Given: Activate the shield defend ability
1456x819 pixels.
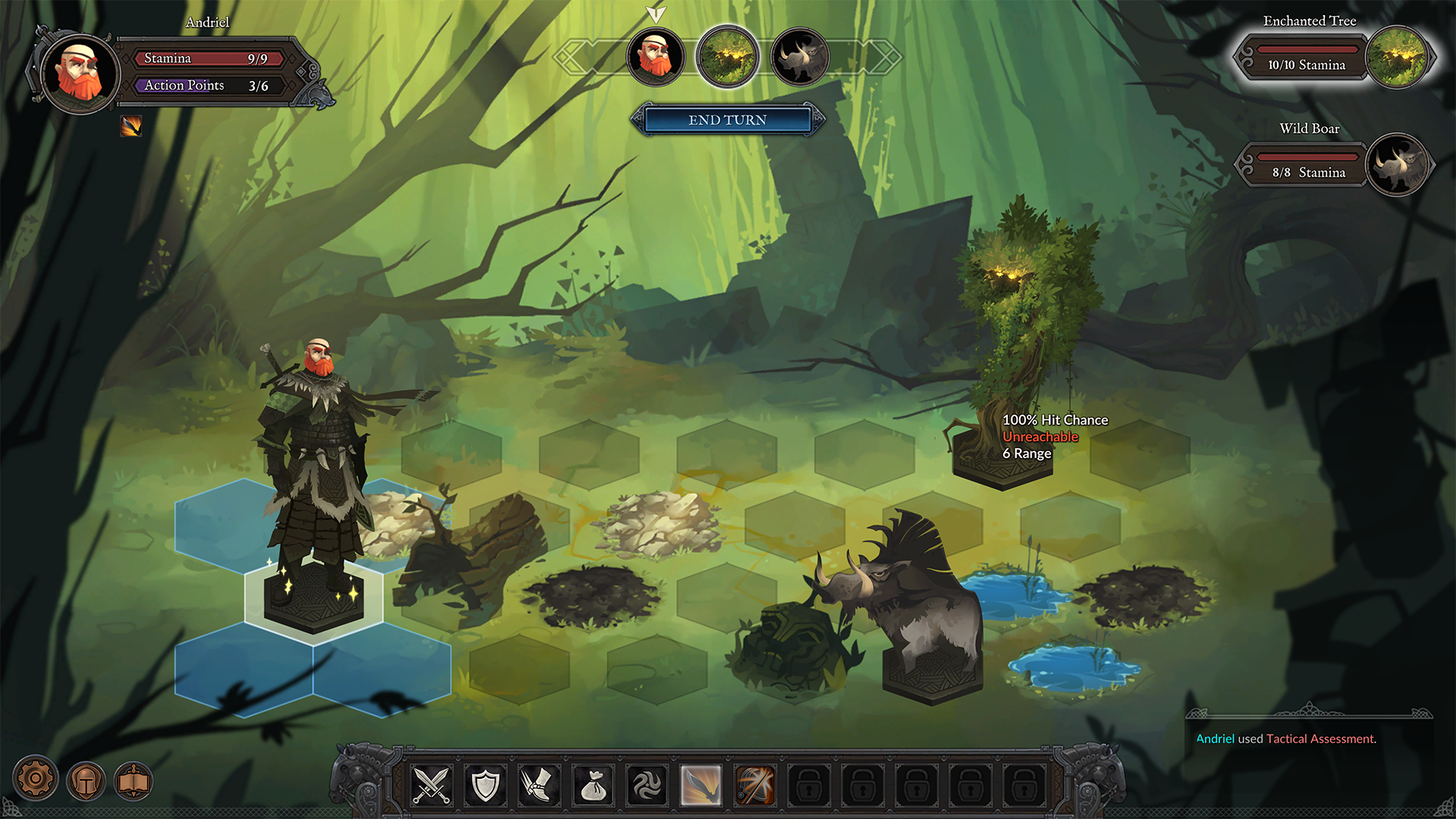Looking at the screenshot, I should 485,785.
